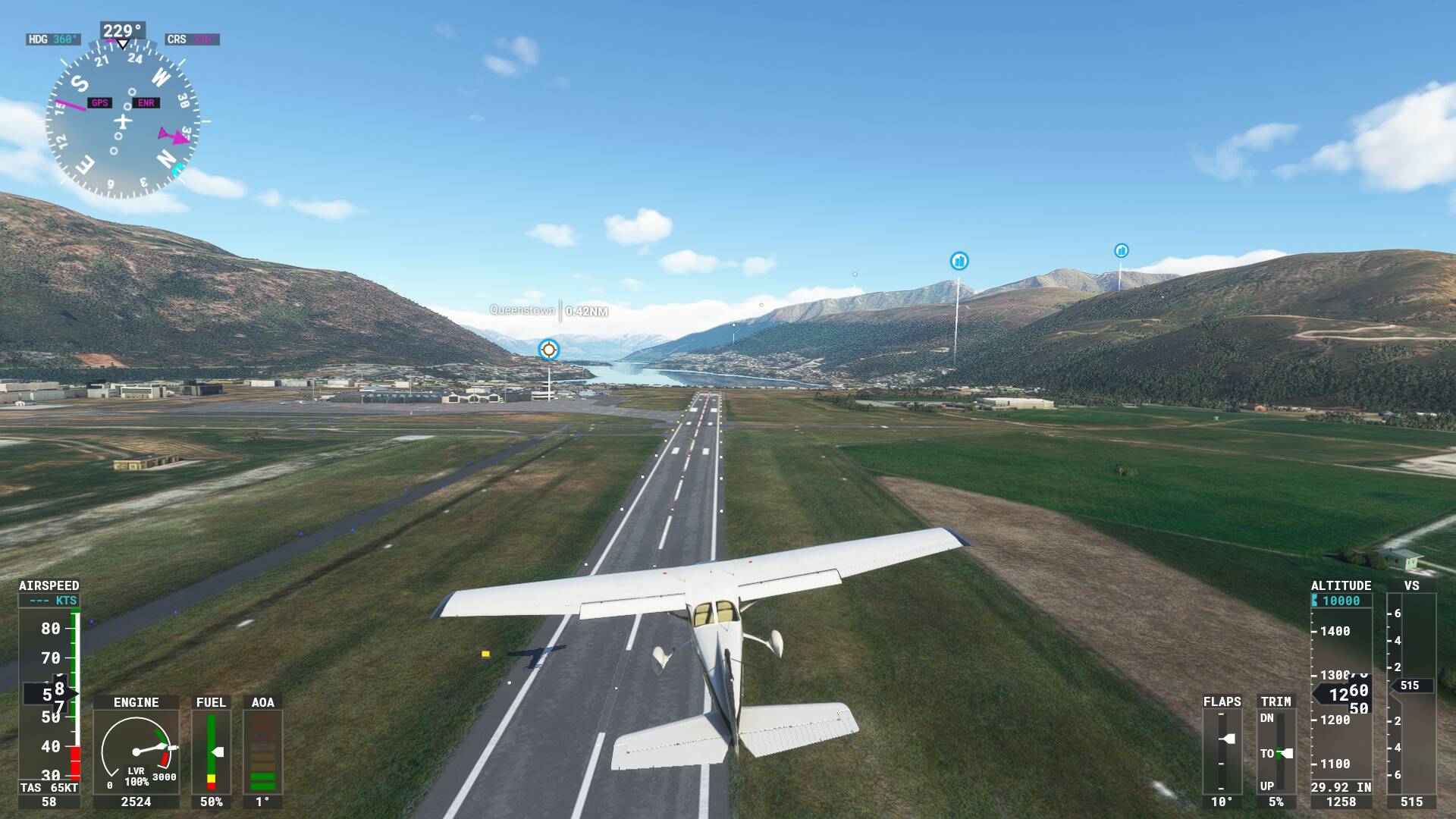Click the TRIM position indicator
Screen dimensions: 1456x819
coord(1276,752)
